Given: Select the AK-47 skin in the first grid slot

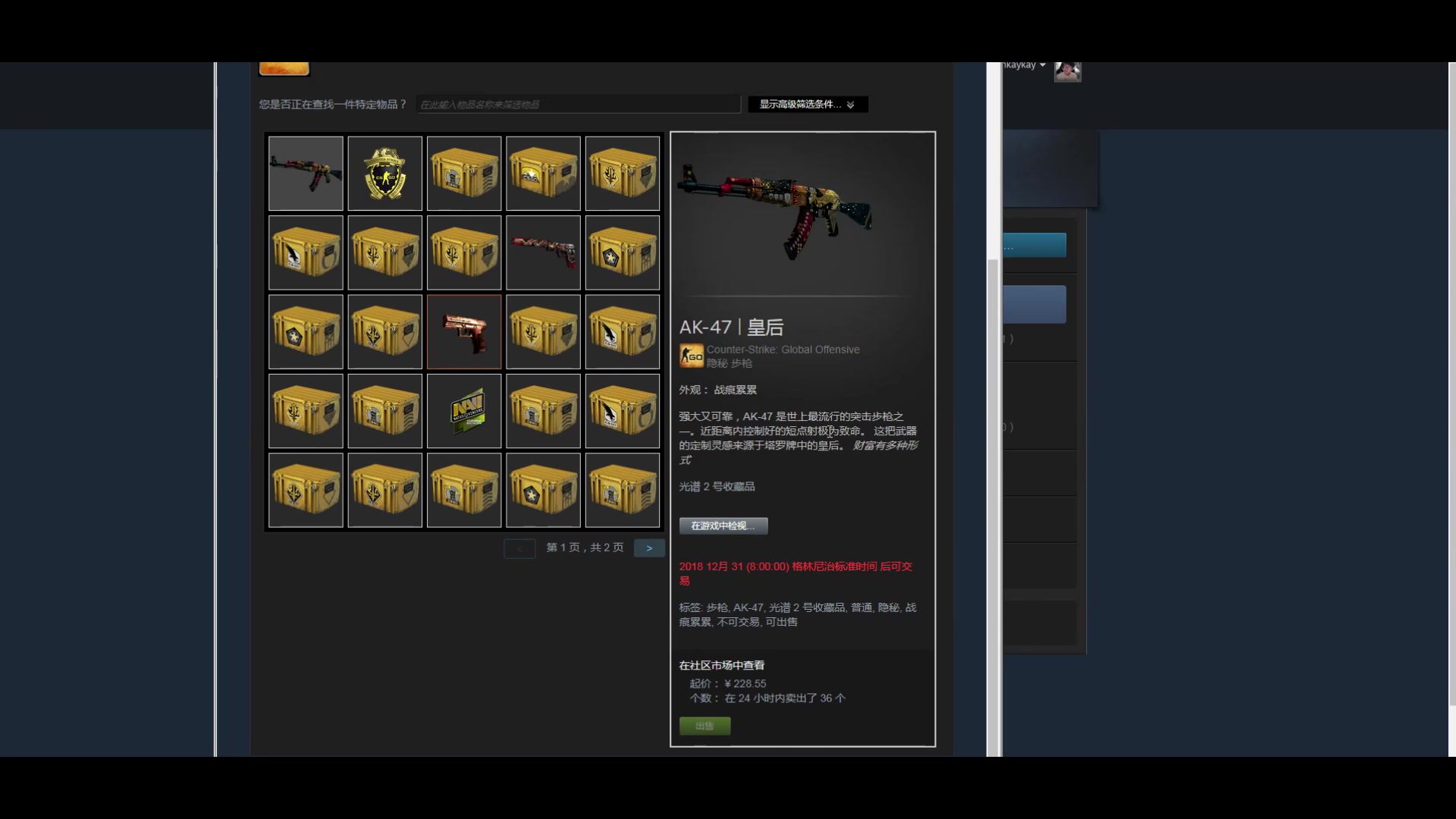Looking at the screenshot, I should tap(305, 174).
